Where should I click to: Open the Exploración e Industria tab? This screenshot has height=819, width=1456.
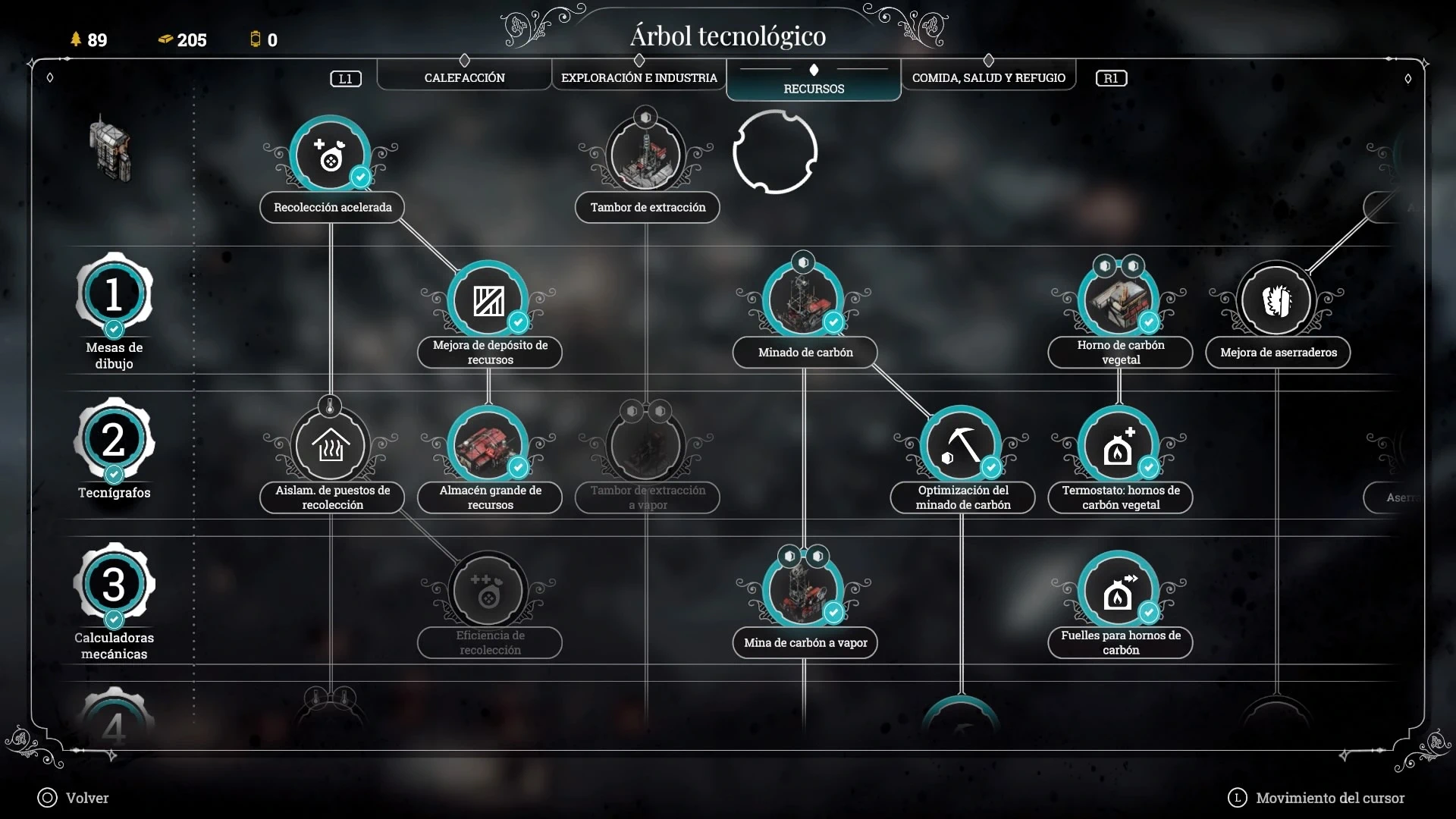(x=639, y=77)
